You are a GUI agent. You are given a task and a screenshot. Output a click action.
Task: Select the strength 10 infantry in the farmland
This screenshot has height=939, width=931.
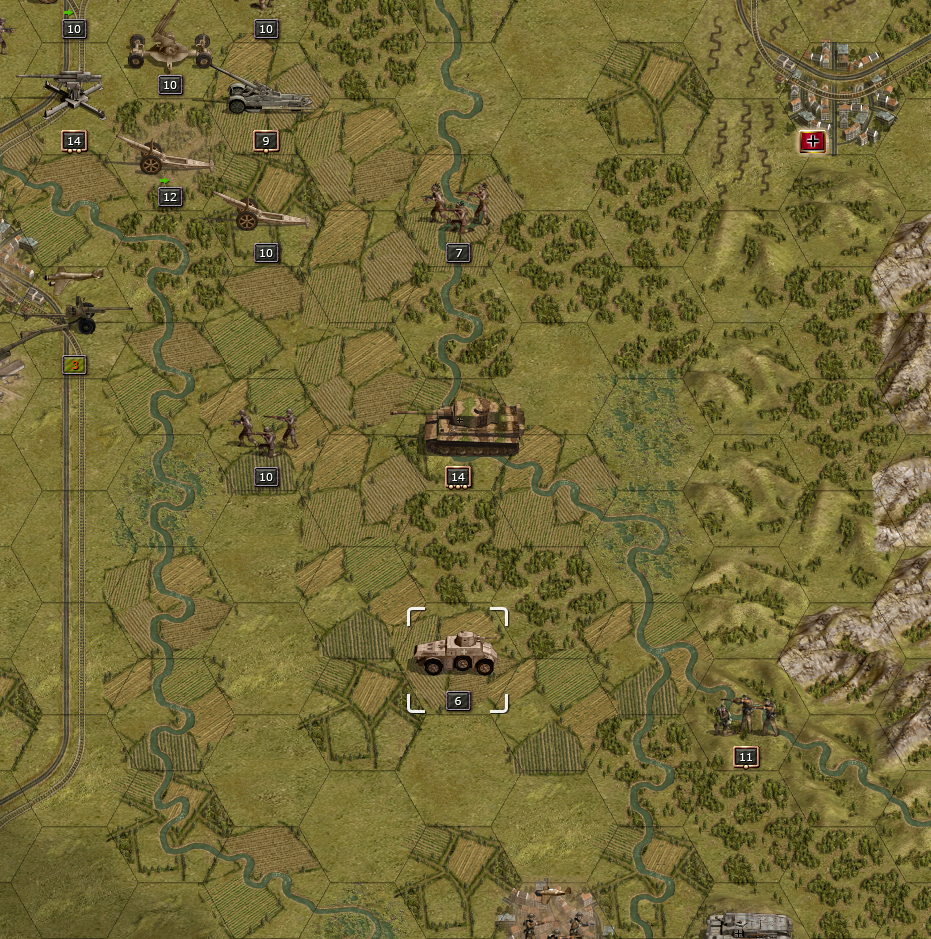click(x=266, y=428)
